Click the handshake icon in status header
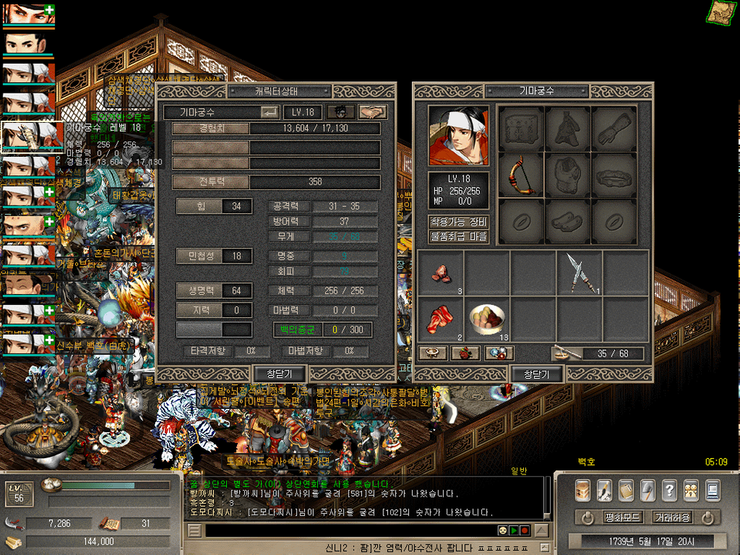Screen dimensions: 740x555 point(373,112)
